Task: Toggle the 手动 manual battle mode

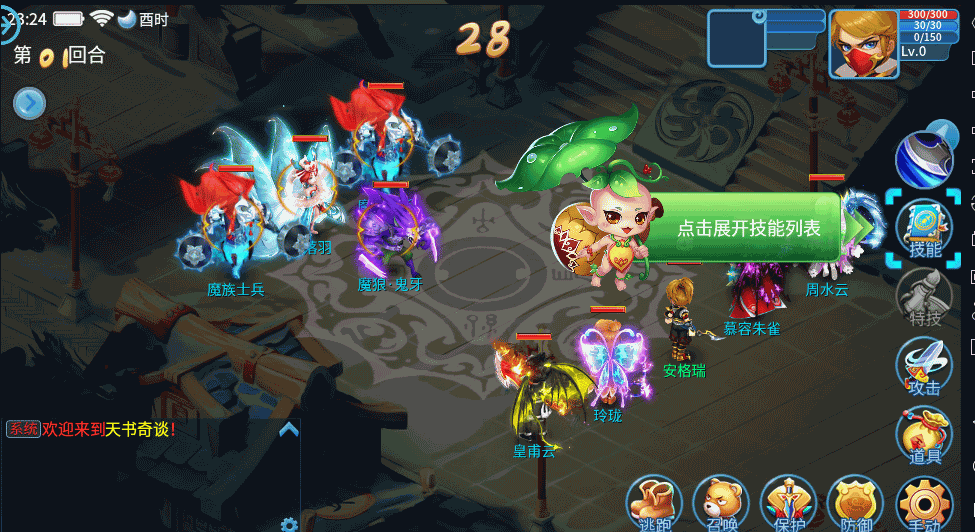Action: point(923,504)
